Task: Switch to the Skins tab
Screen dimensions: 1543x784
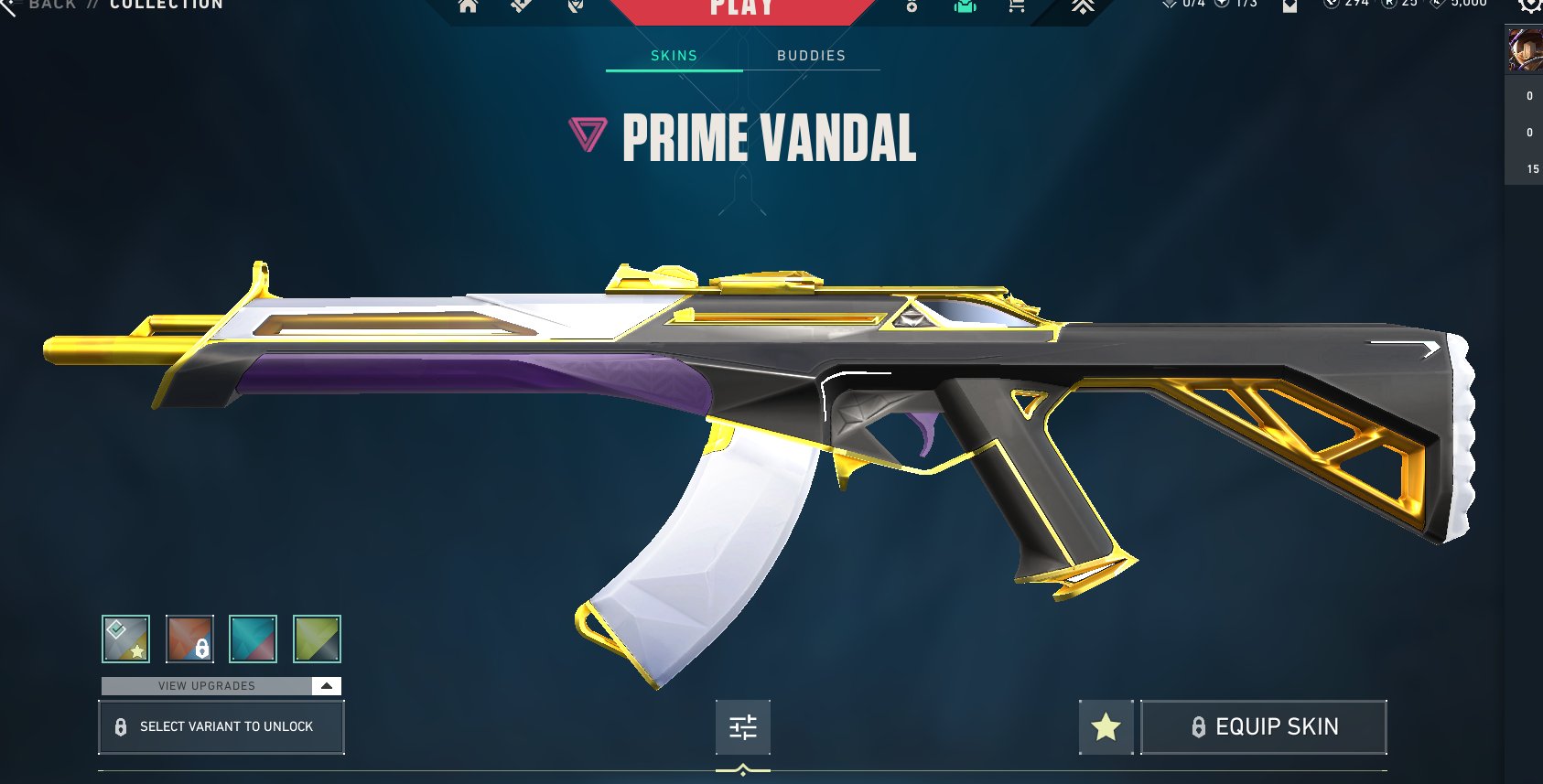Action: pos(674,56)
